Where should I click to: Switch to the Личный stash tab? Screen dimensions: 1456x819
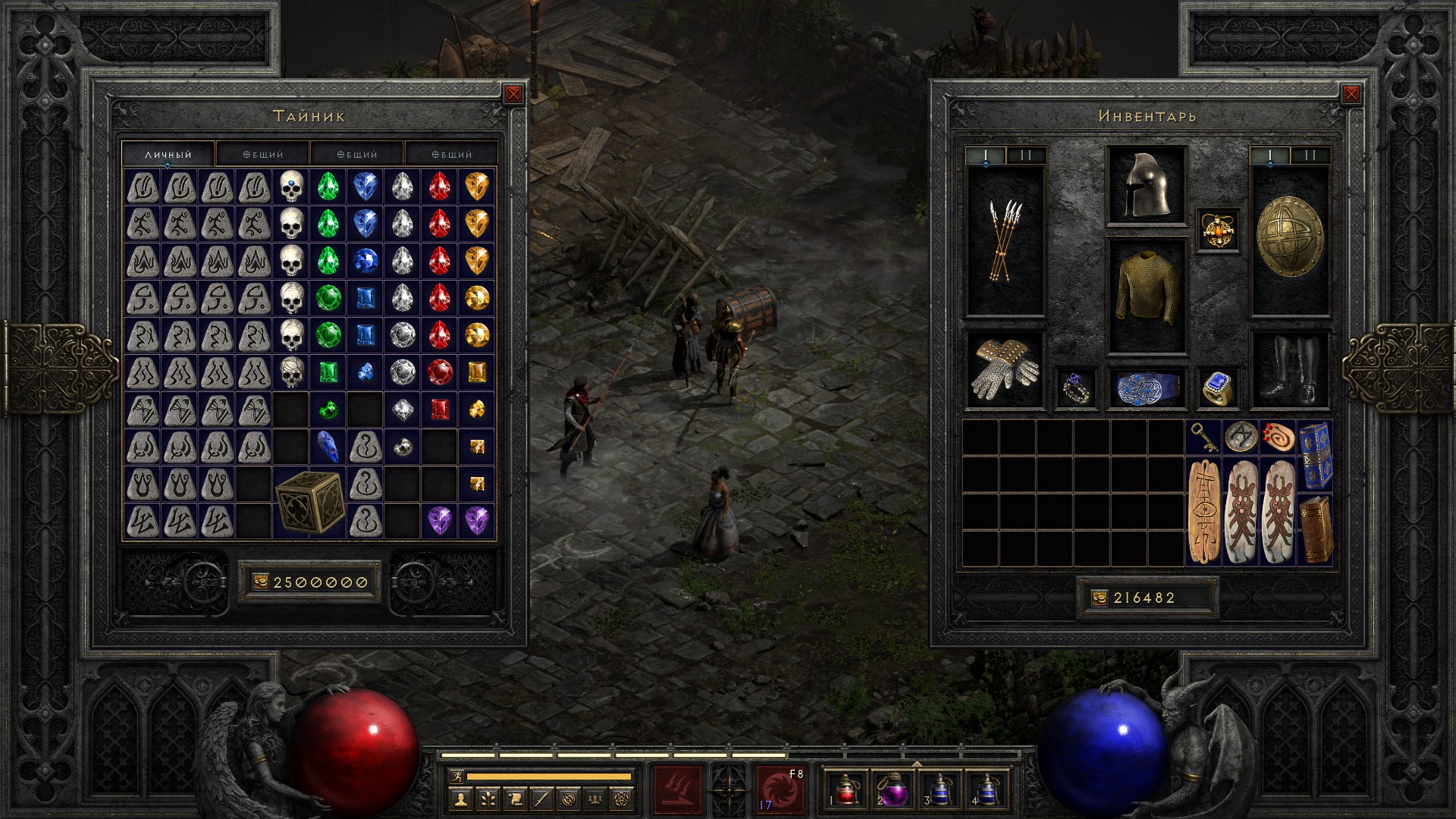(168, 154)
